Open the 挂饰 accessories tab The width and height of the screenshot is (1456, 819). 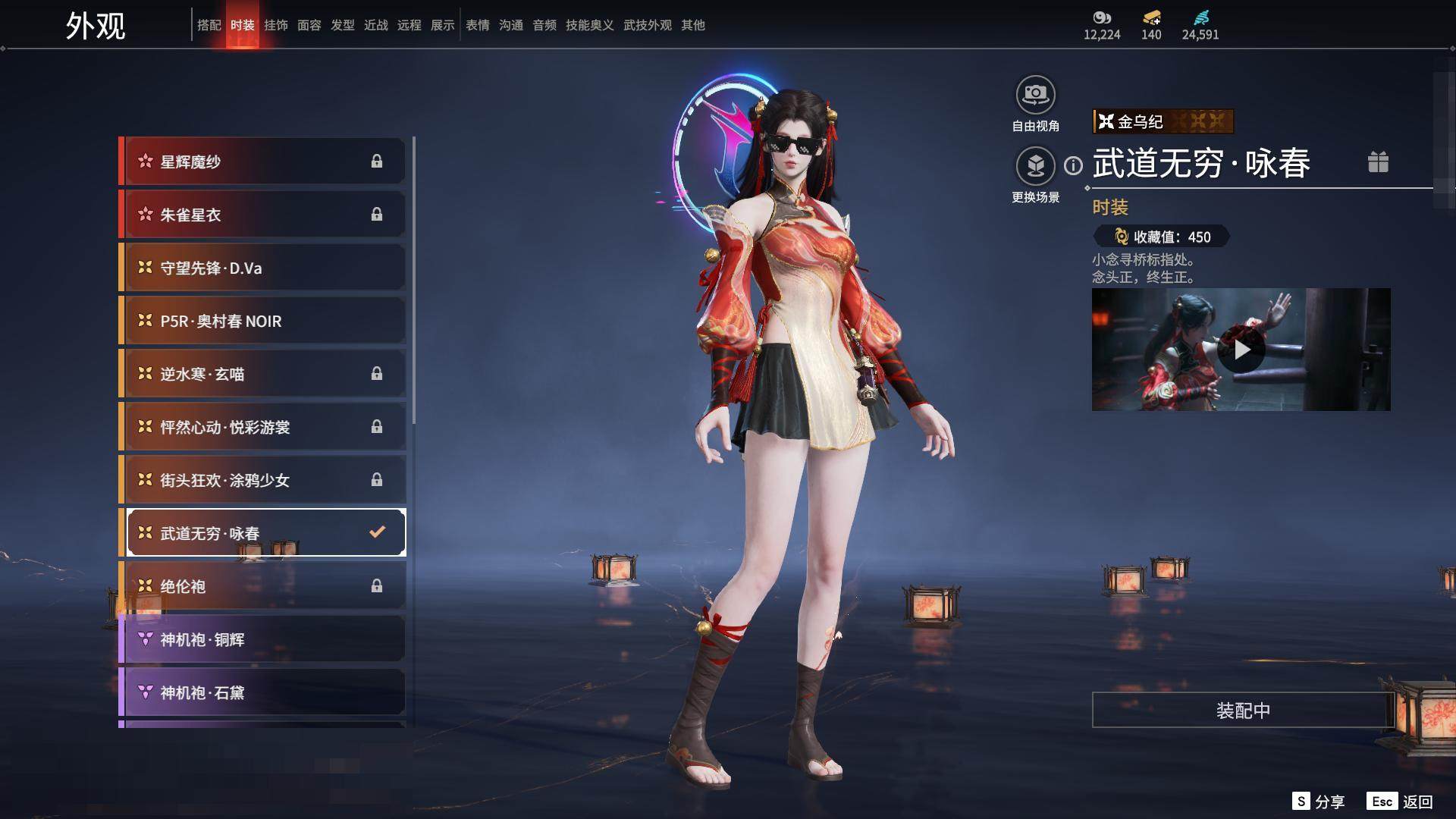[x=276, y=25]
